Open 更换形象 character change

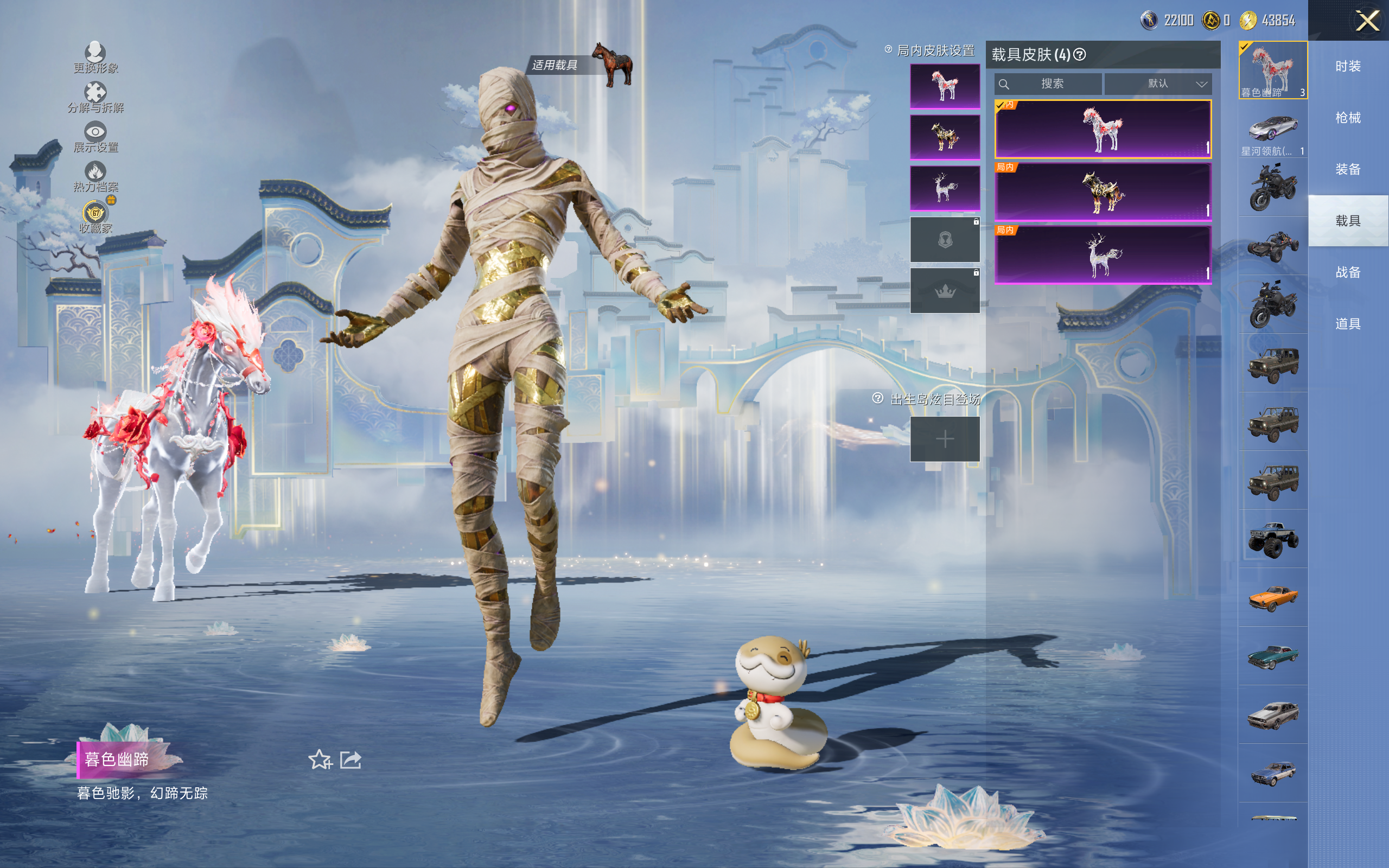(x=95, y=58)
